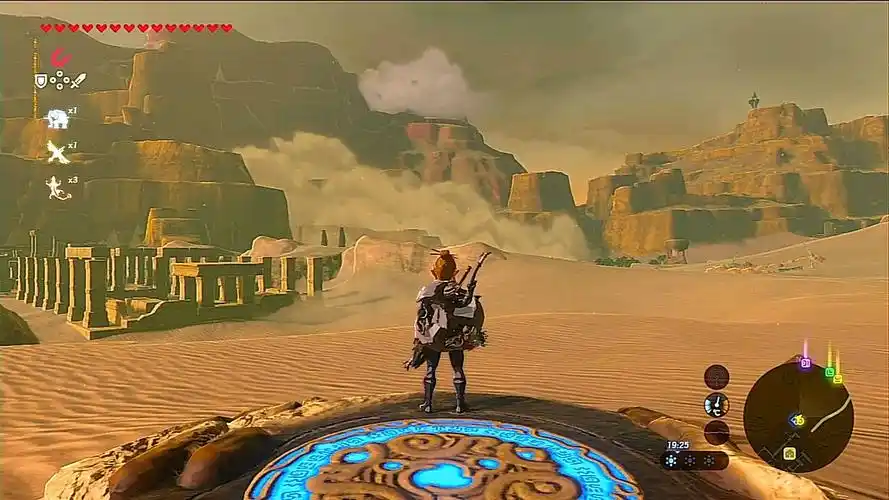Image resolution: width=889 pixels, height=500 pixels.
Task: Click the weather forecast bar
Action: click(x=693, y=461)
